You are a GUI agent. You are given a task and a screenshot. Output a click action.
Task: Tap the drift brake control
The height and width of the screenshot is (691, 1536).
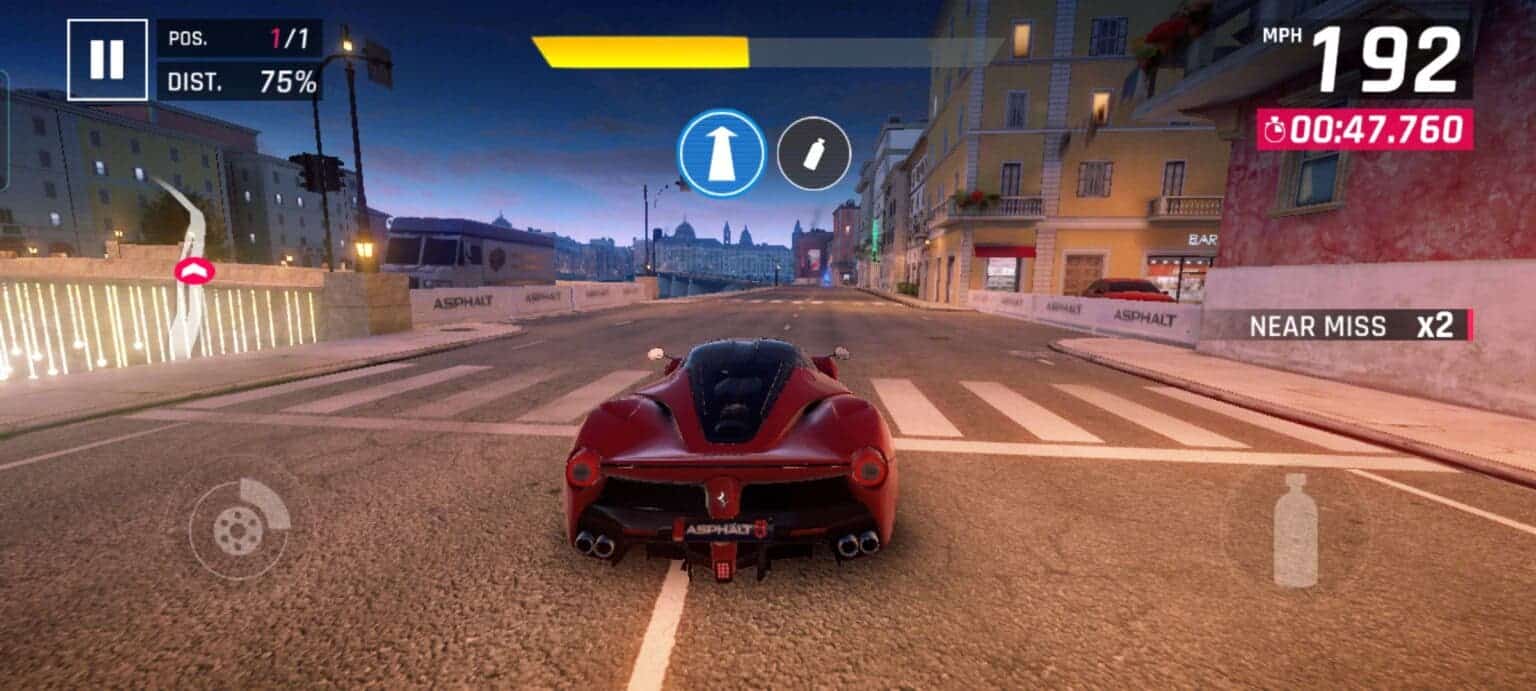point(239,518)
